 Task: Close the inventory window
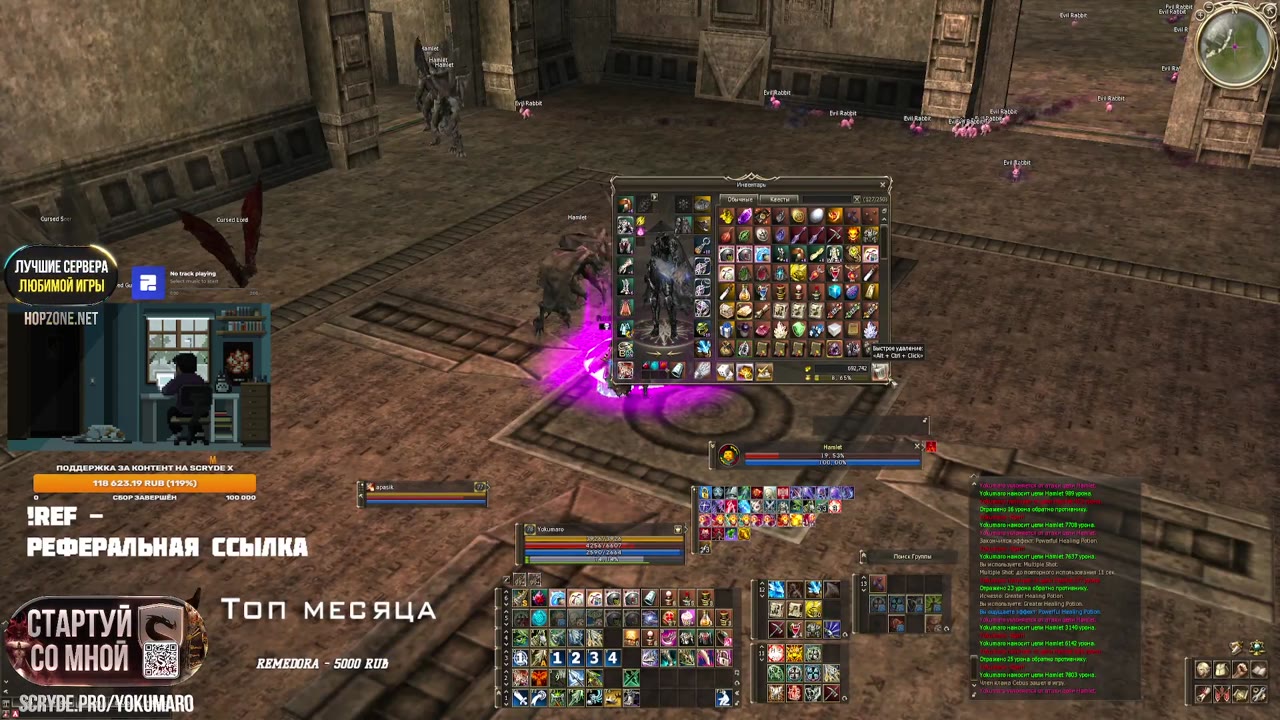(882, 185)
